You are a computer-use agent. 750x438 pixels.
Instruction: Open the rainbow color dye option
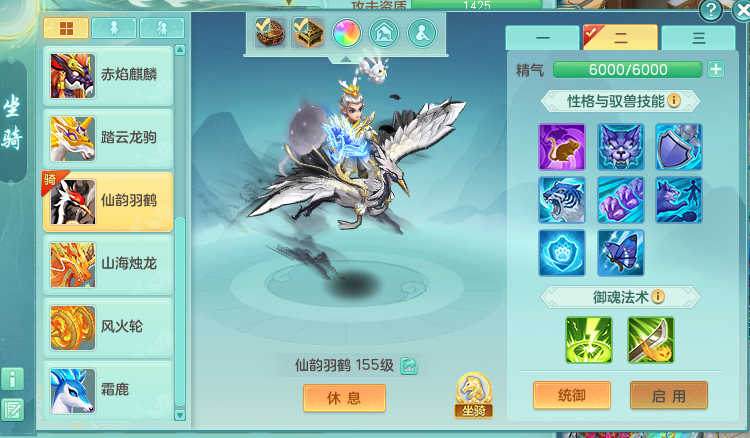(x=347, y=33)
